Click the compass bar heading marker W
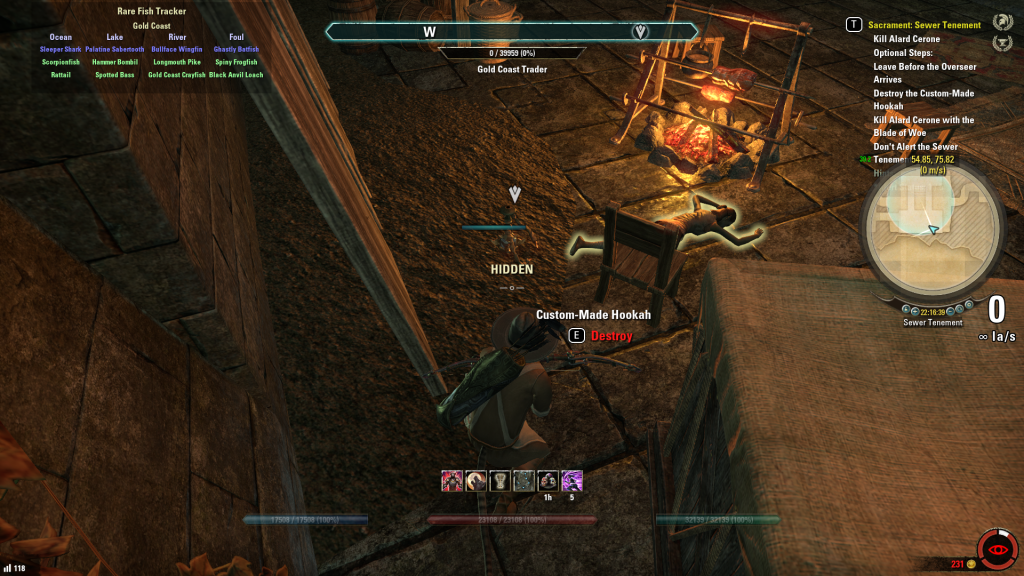This screenshot has height=576, width=1024. pyautogui.click(x=430, y=32)
